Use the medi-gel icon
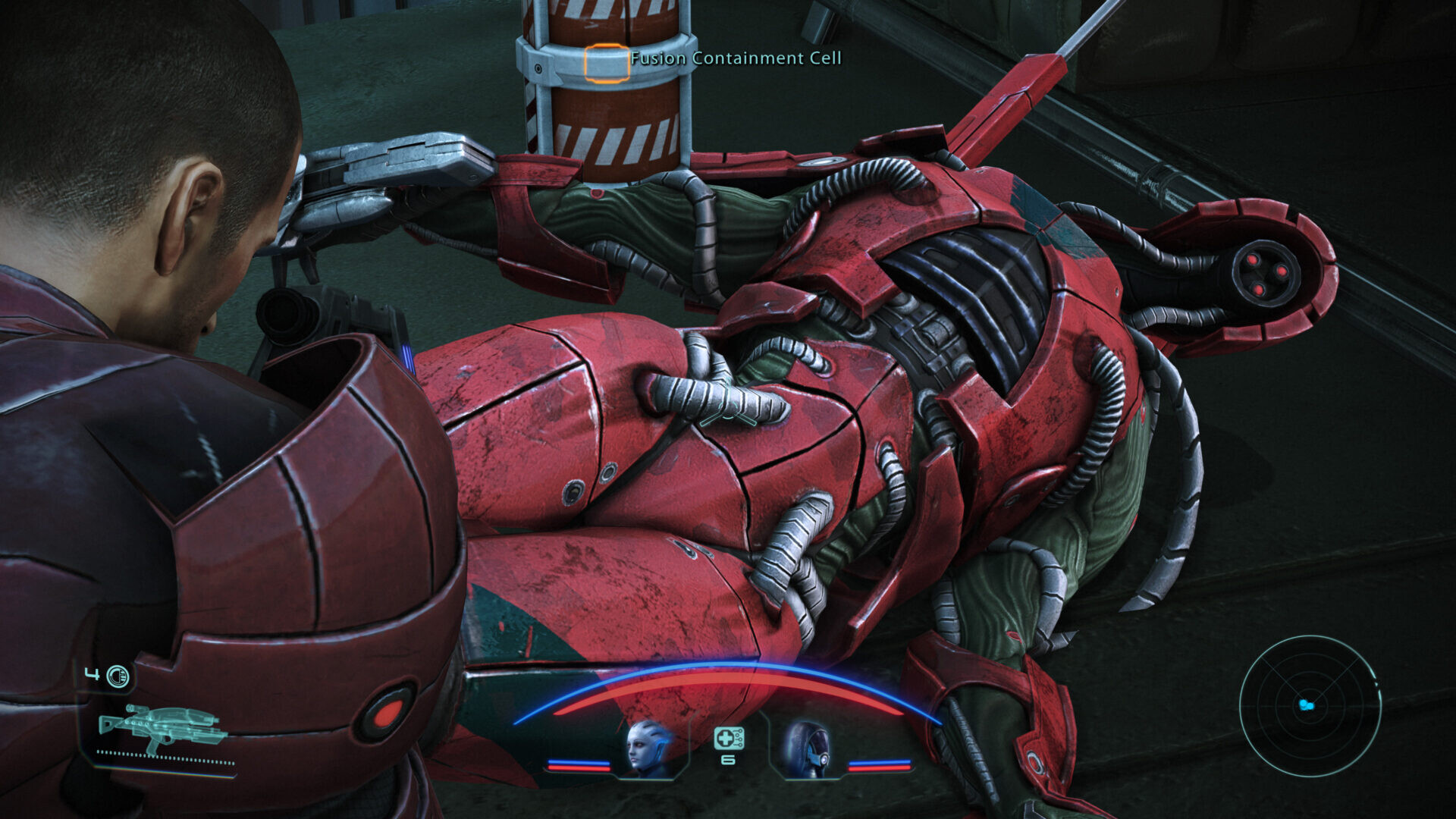The height and width of the screenshot is (819, 1456). click(728, 738)
